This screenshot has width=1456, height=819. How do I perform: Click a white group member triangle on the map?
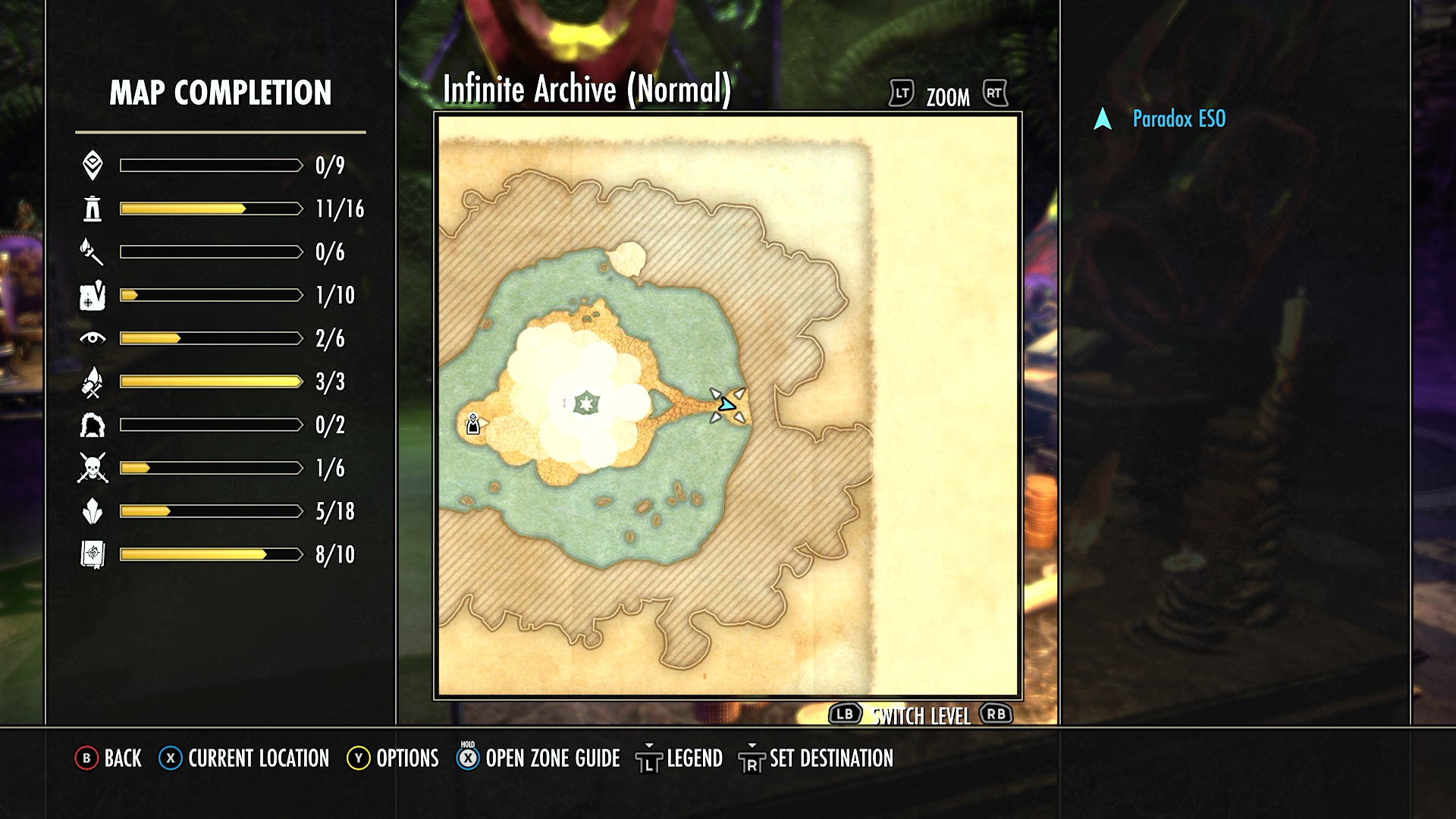click(x=716, y=393)
